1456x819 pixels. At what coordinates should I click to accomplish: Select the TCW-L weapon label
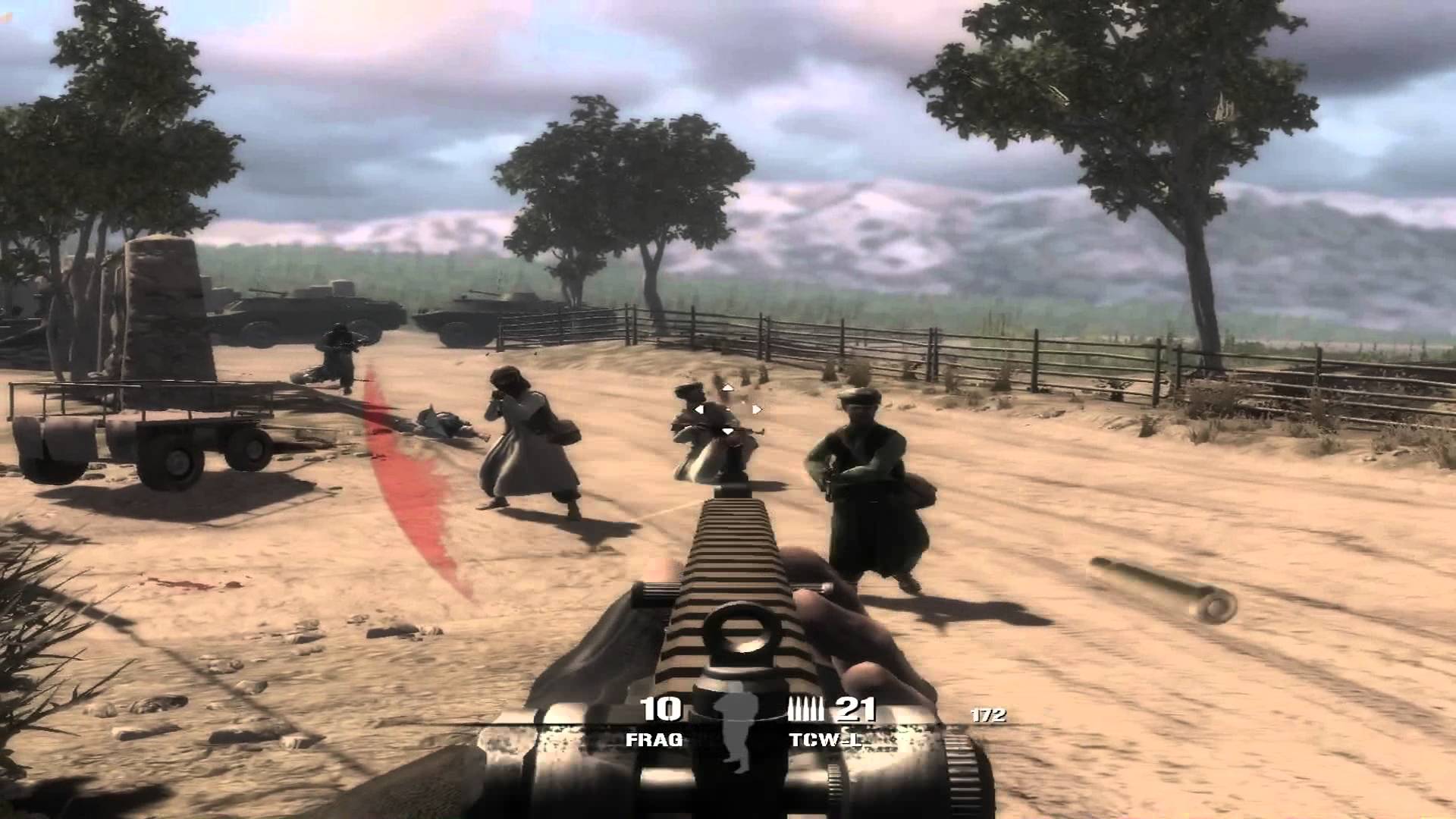point(826,739)
